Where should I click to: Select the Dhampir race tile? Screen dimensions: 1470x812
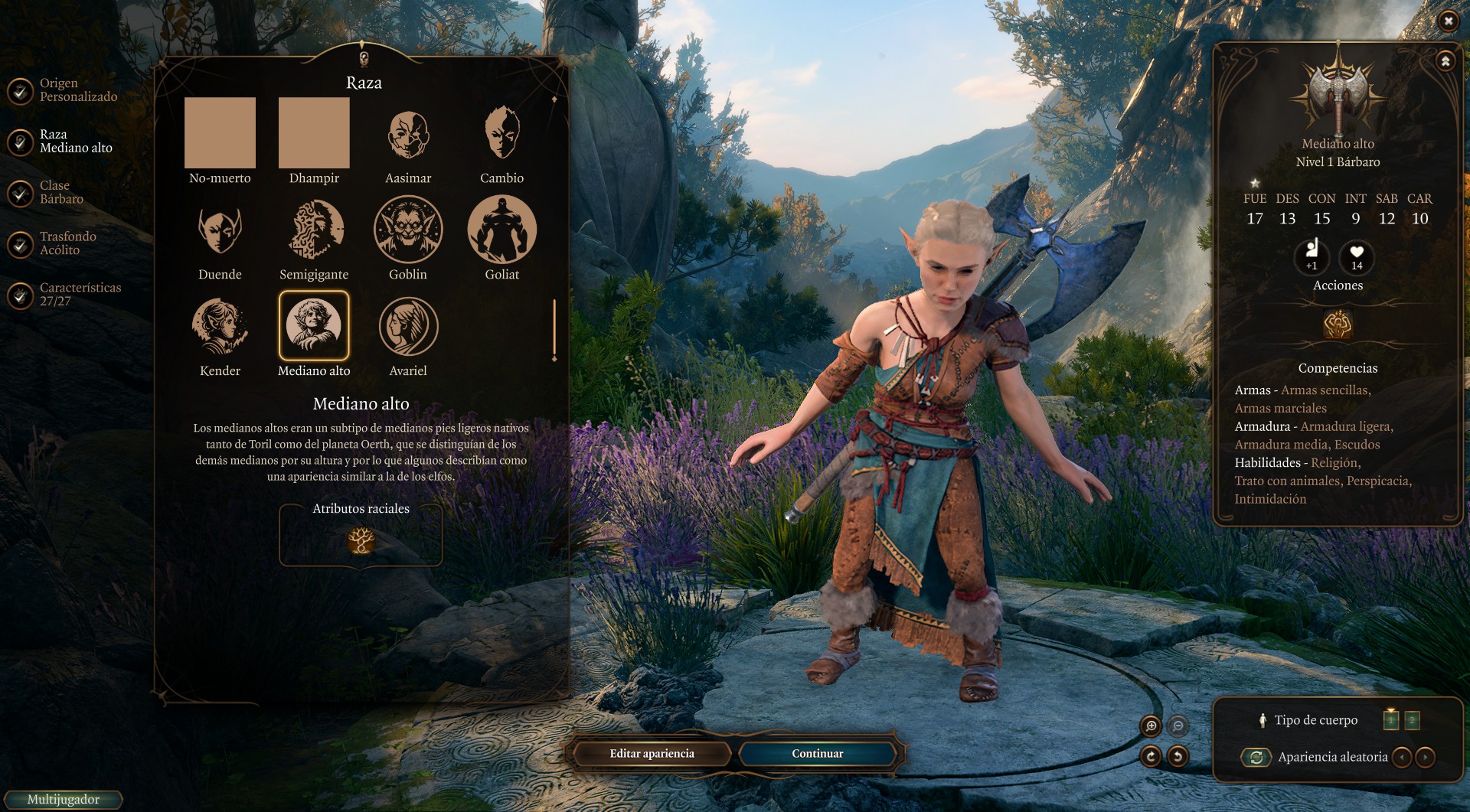pyautogui.click(x=314, y=133)
